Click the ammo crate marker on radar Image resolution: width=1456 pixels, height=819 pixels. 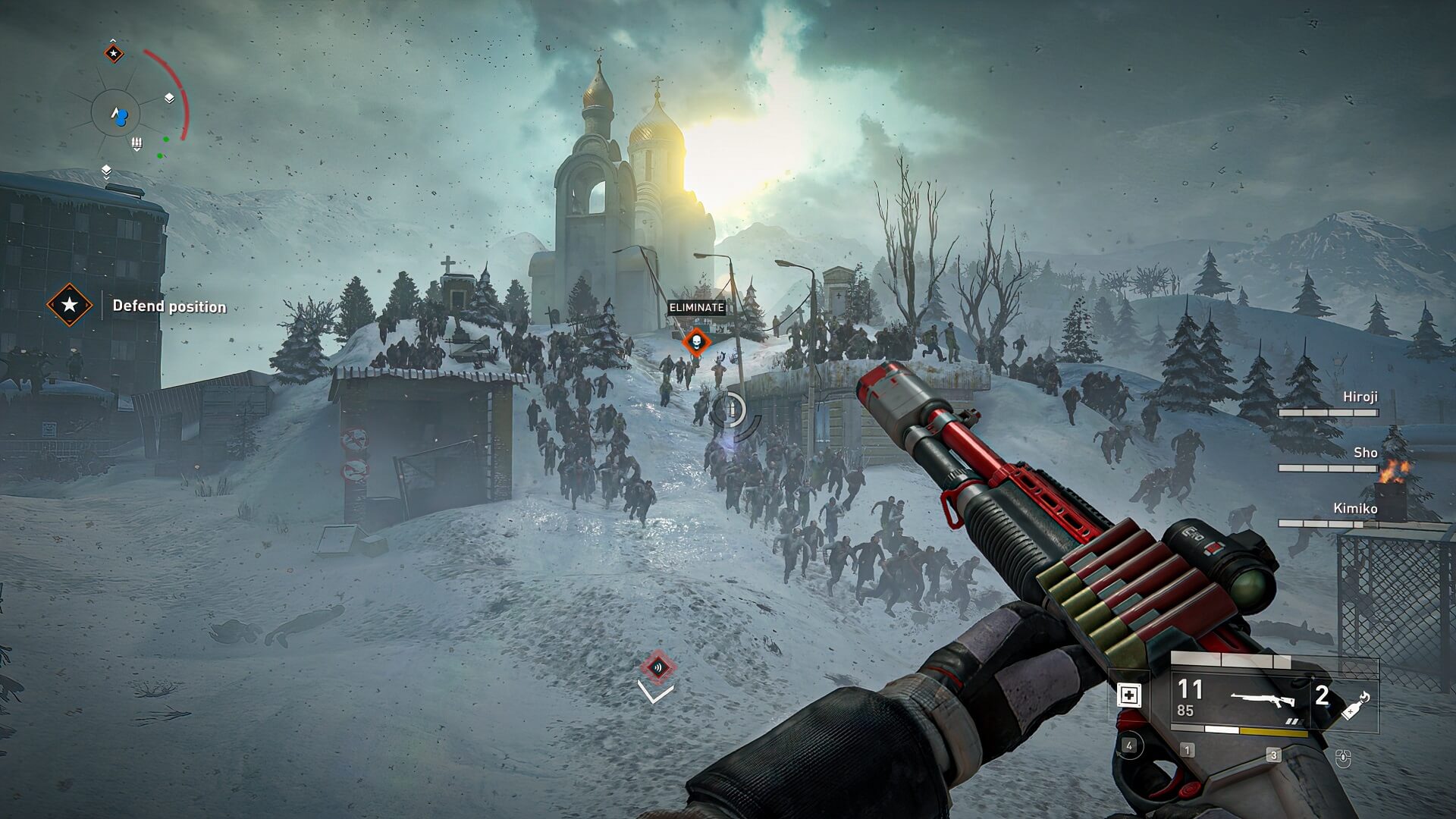click(x=137, y=143)
